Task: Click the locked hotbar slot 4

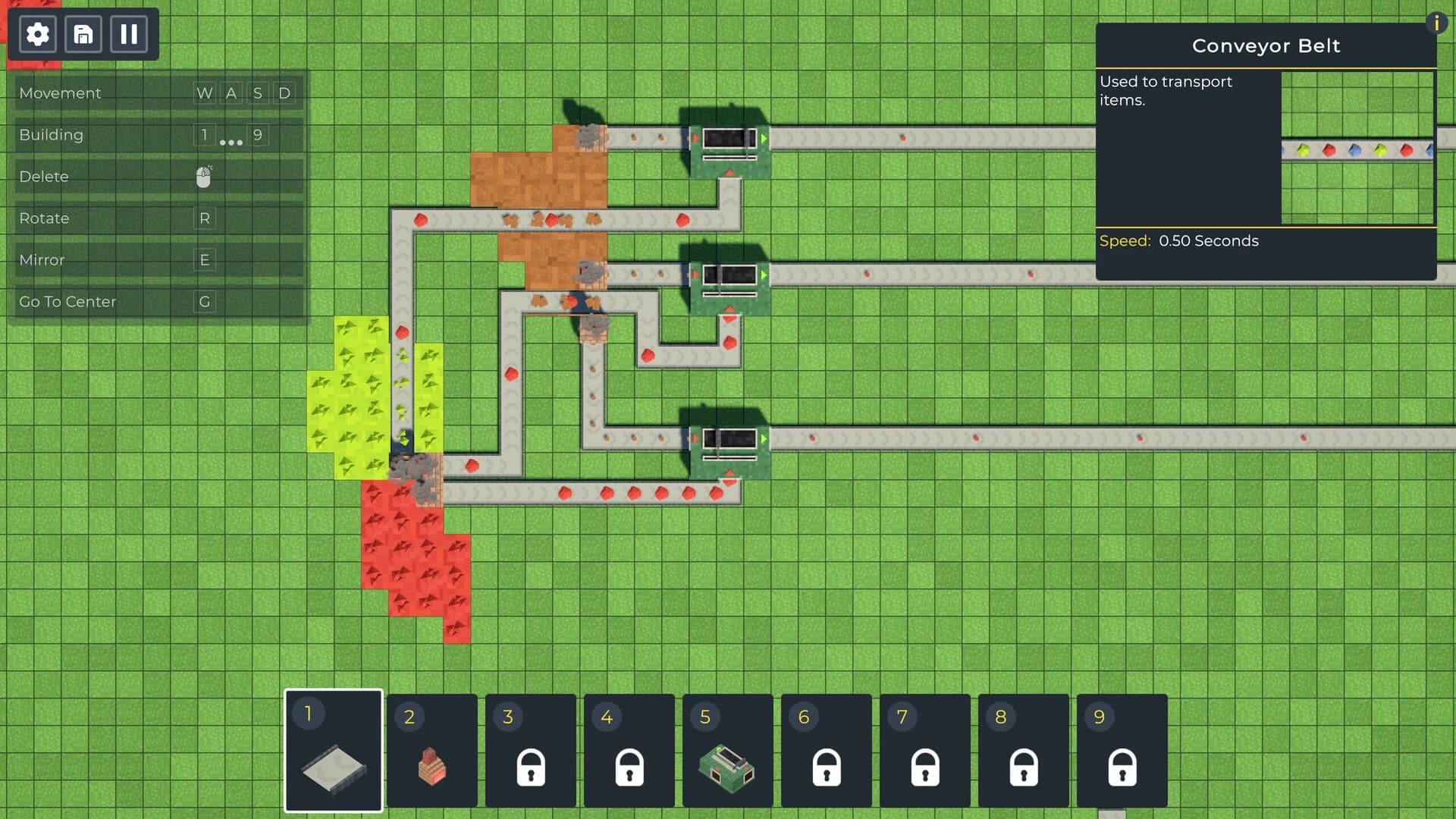Action: tap(629, 767)
